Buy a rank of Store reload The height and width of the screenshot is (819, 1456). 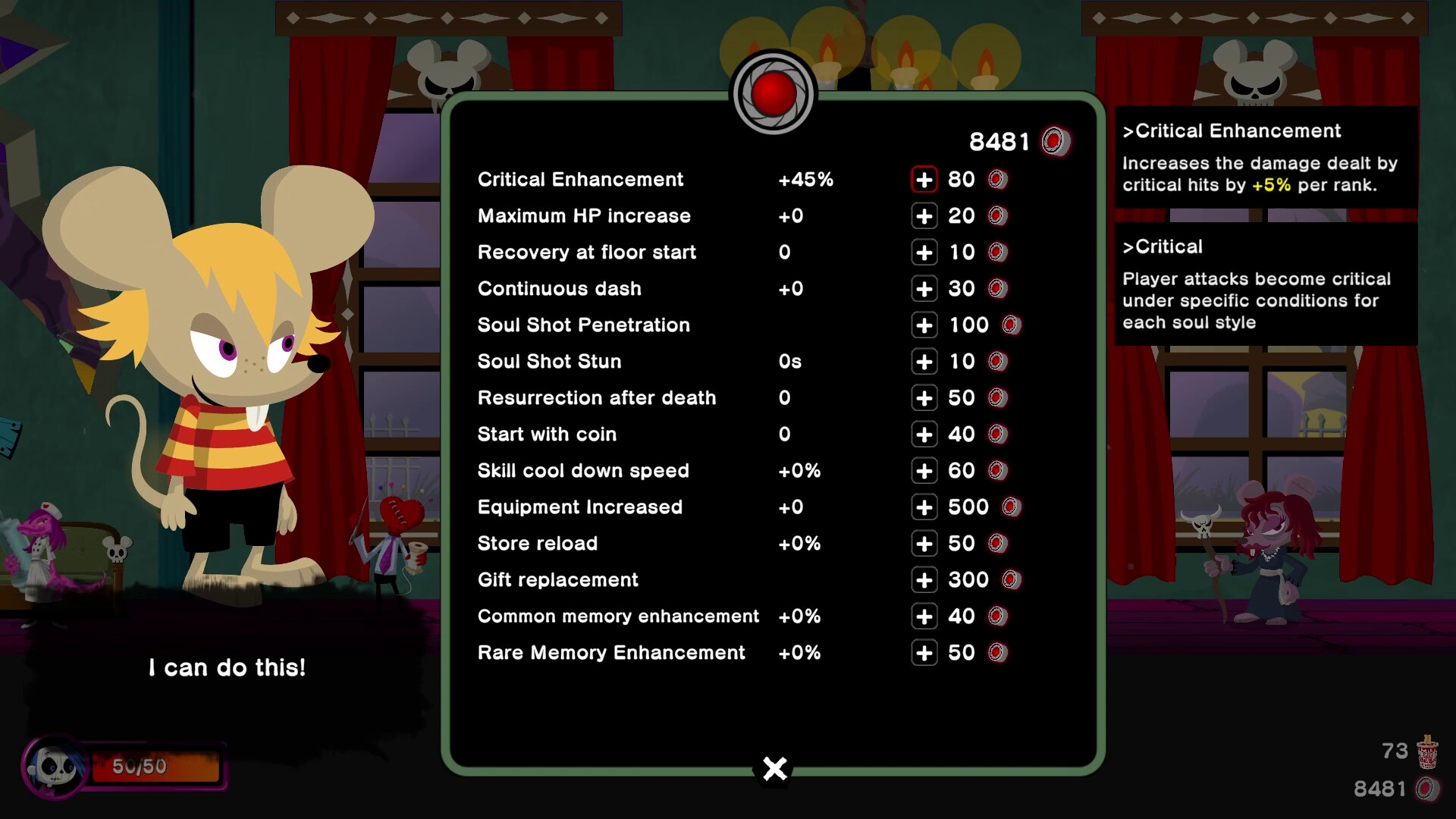pos(924,543)
